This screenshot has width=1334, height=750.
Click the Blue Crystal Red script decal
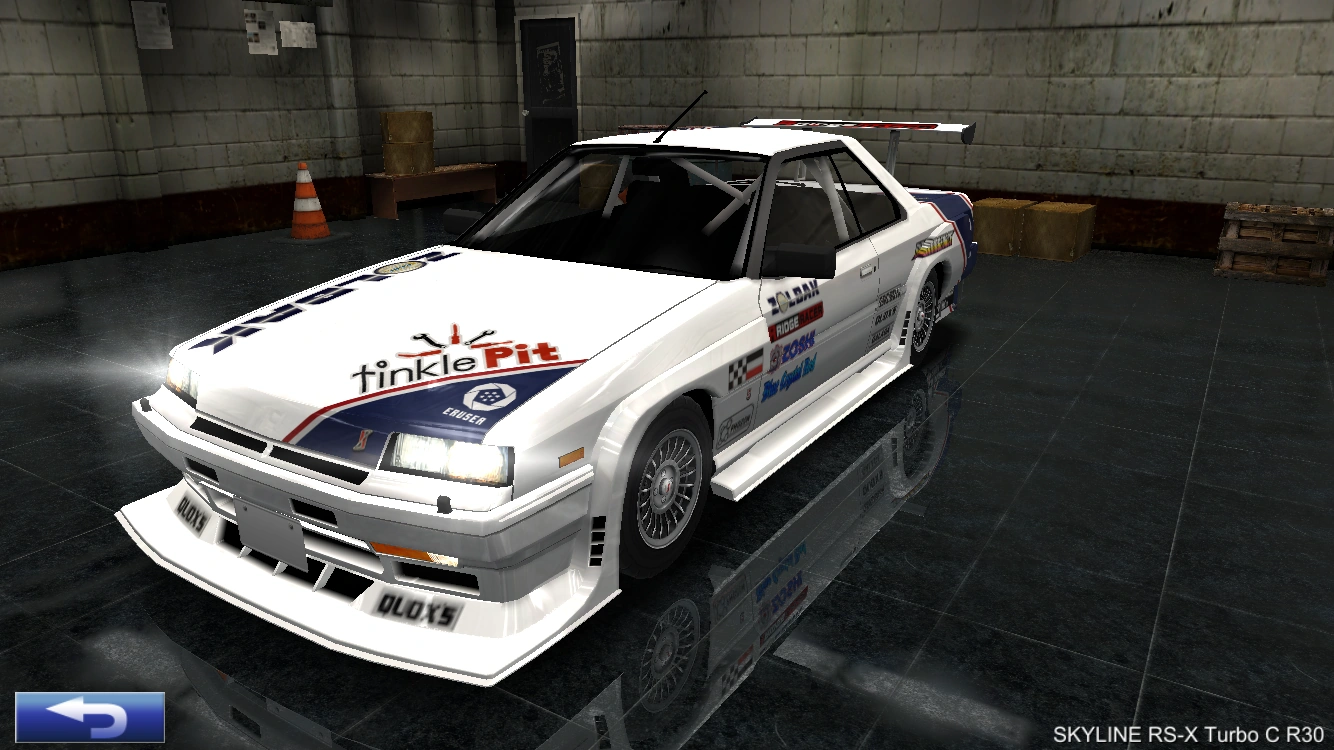pyautogui.click(x=789, y=376)
